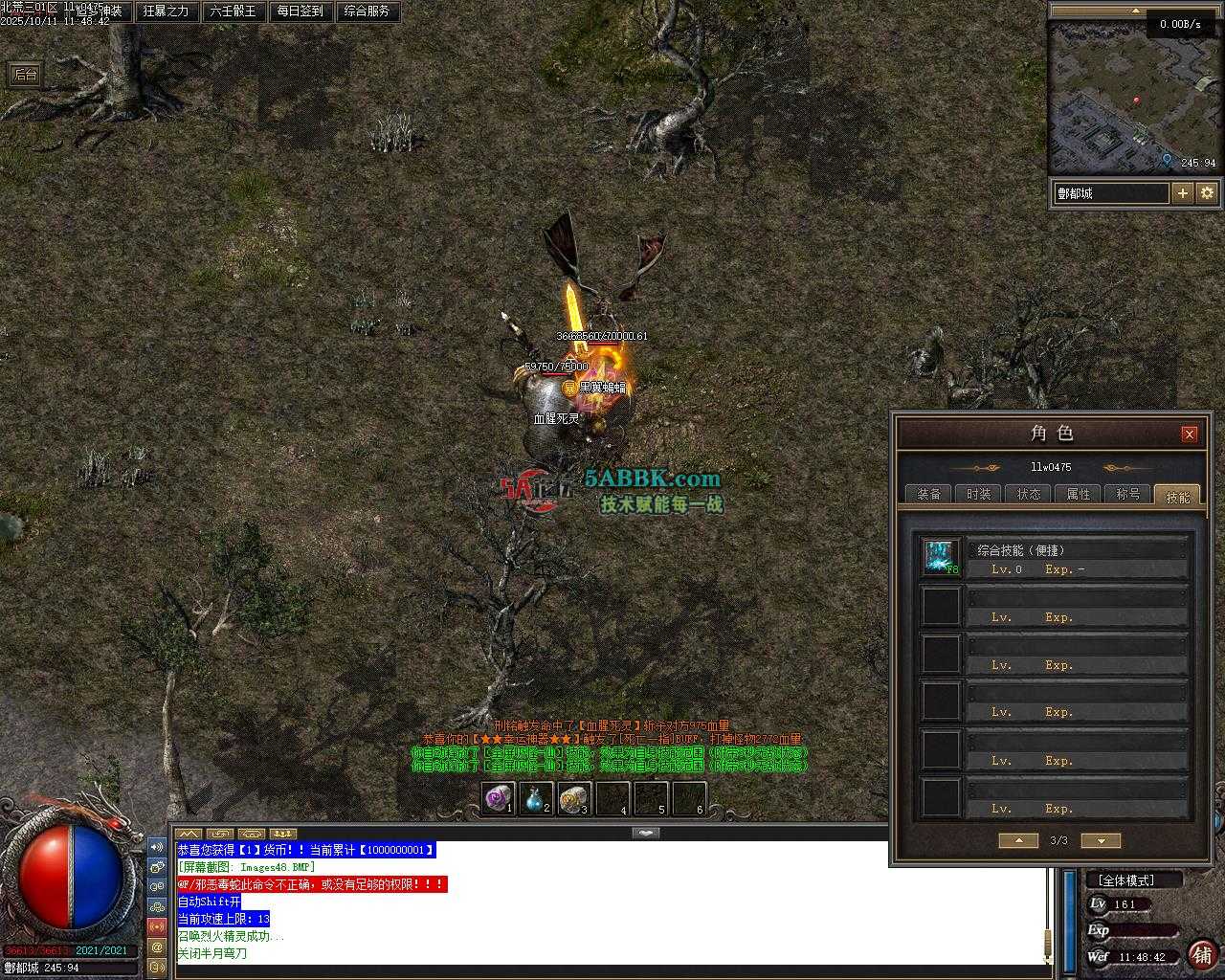Viewport: 1225px width, 980px height.
Task: Open the gear settings next to map name
Action: 1207,192
